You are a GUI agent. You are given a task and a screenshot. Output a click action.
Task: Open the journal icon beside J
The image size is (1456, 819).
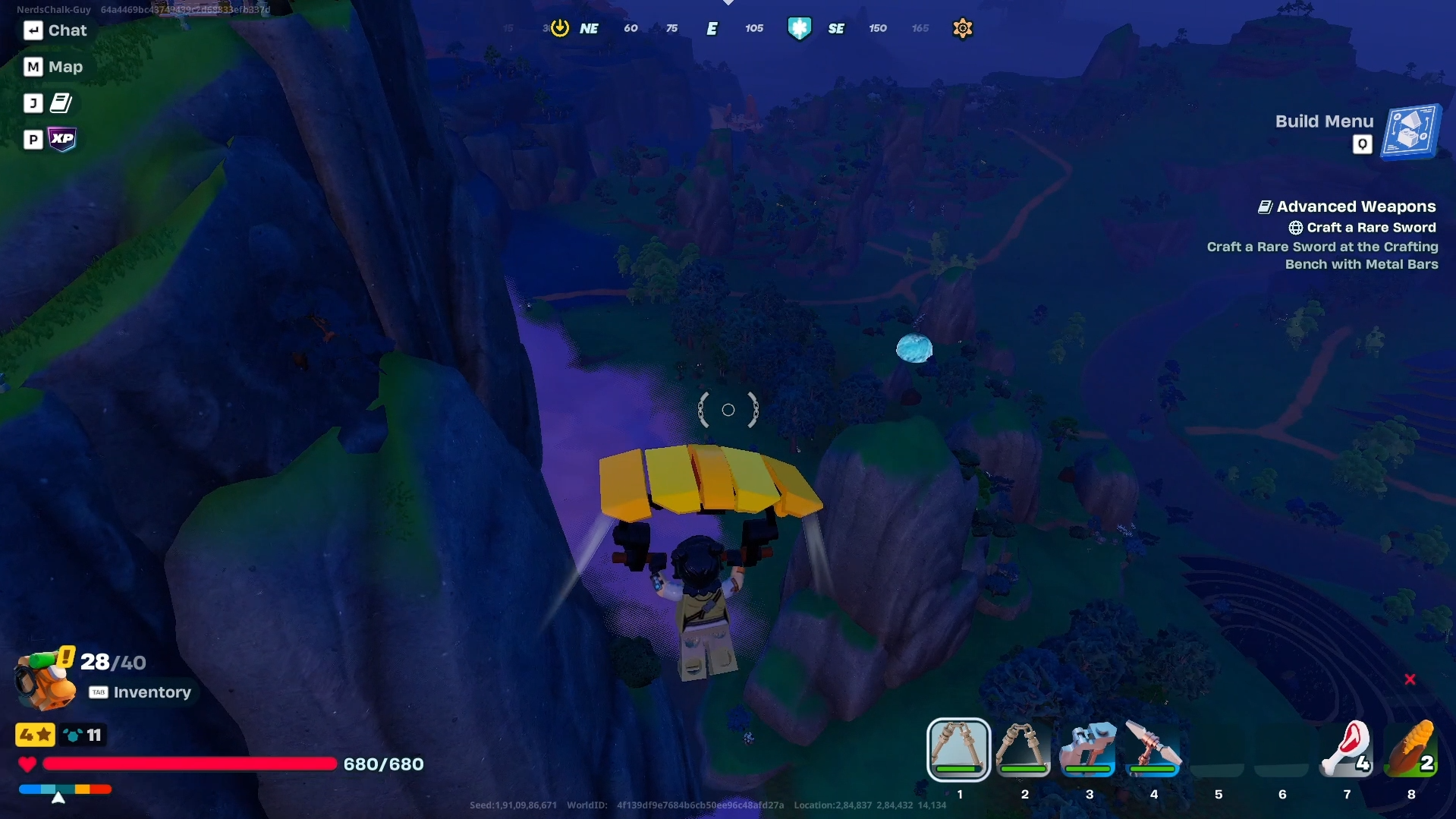[x=61, y=102]
